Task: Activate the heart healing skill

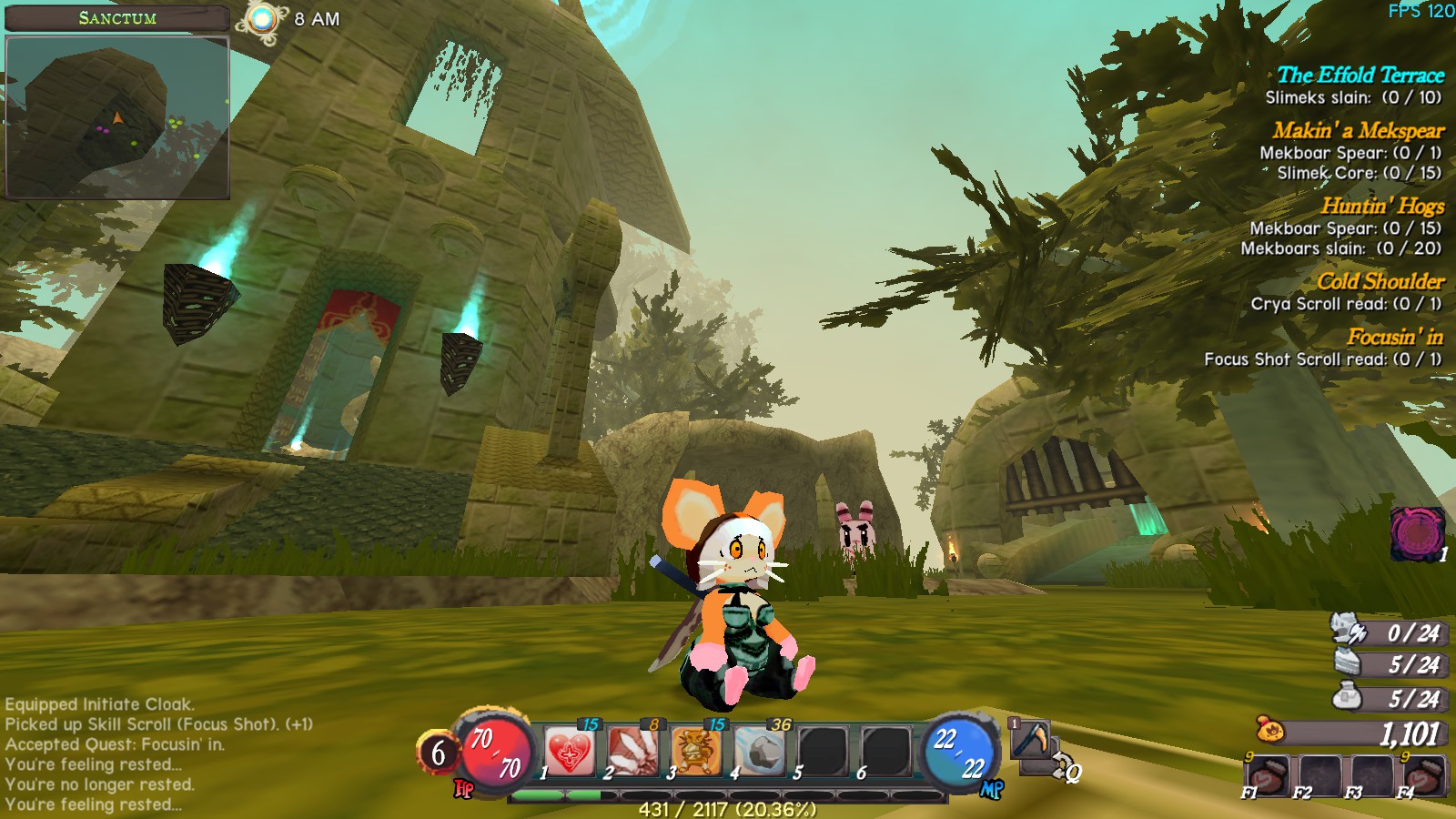Action: click(571, 753)
